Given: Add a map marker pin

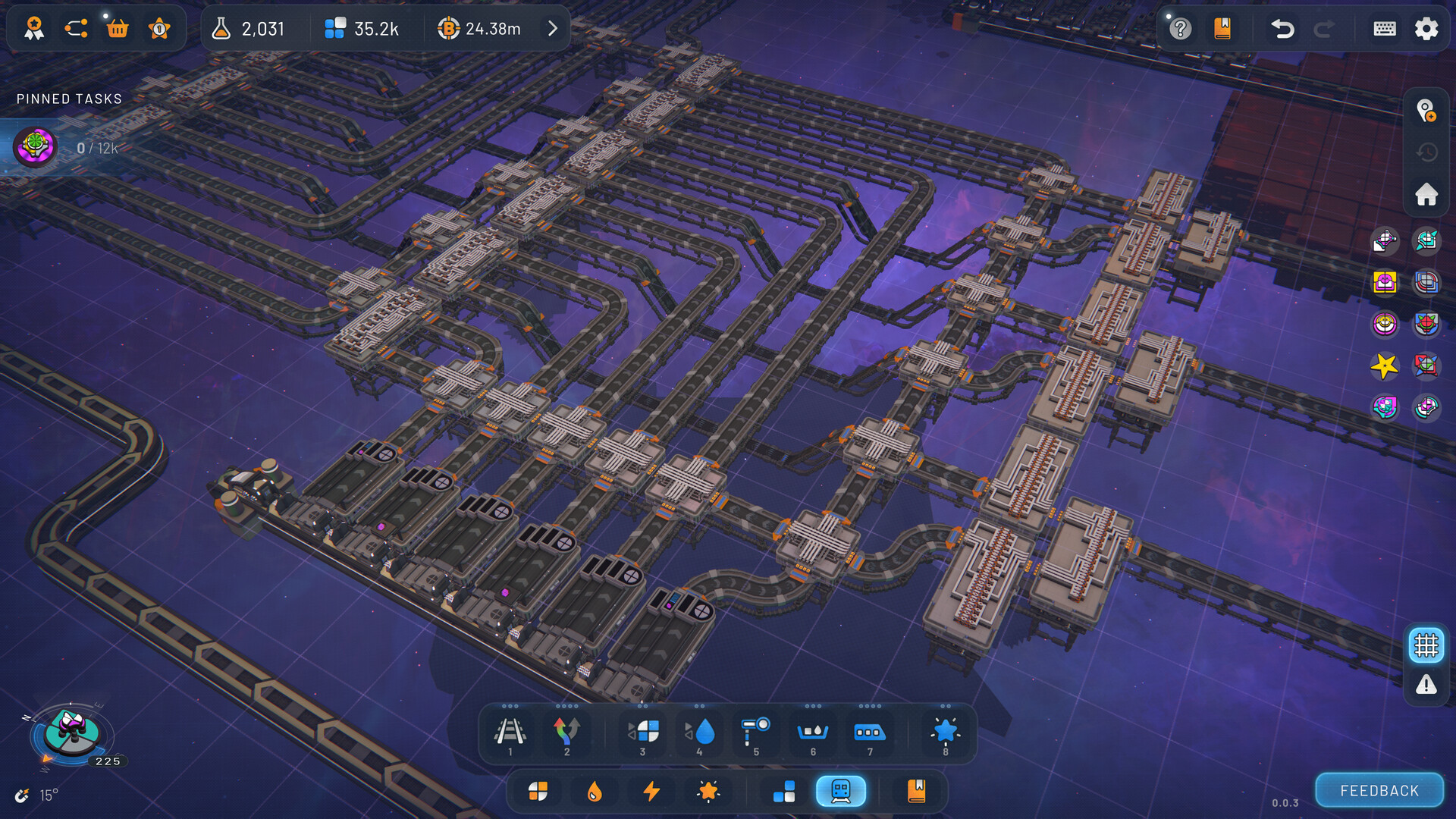Looking at the screenshot, I should tap(1426, 111).
